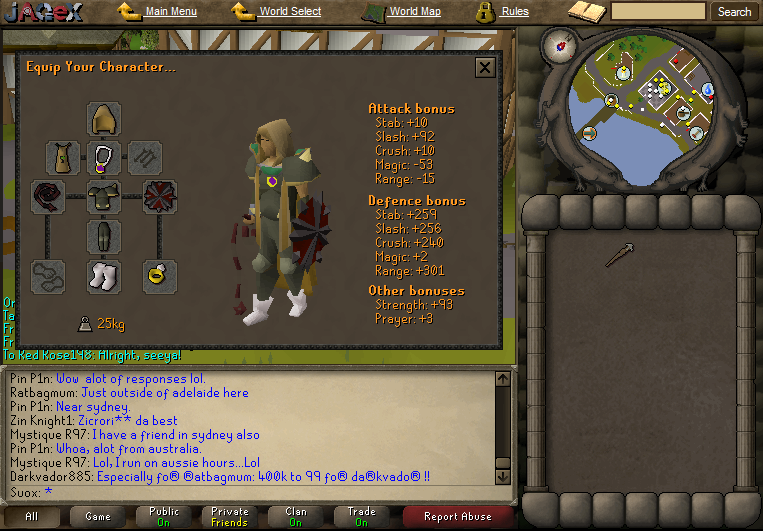Click the Search button
Screen dimensions: 763x531
(734, 12)
